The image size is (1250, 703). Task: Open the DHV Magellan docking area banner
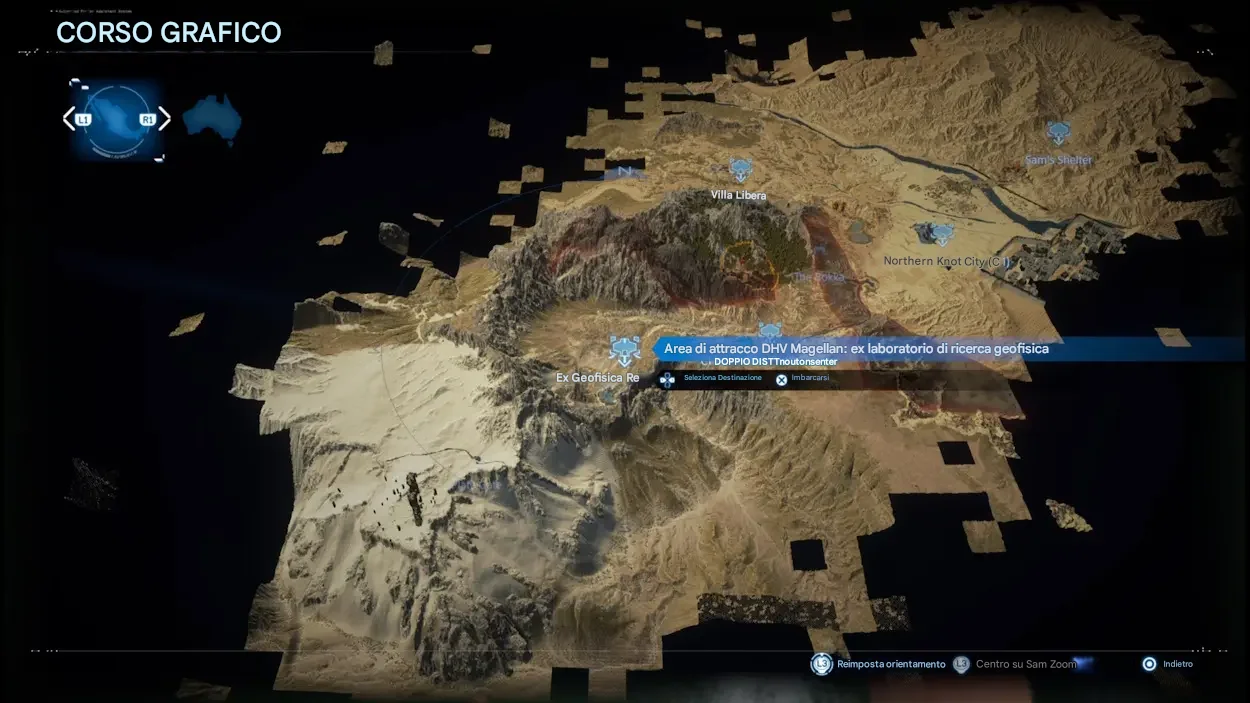point(856,348)
